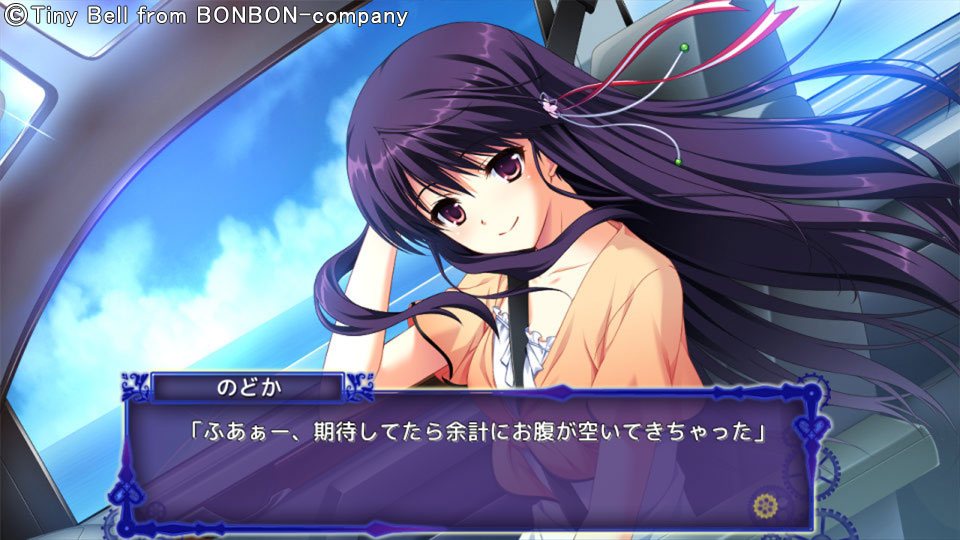
Task: Advance the dialogue by clicking the message window
Action: [470, 470]
